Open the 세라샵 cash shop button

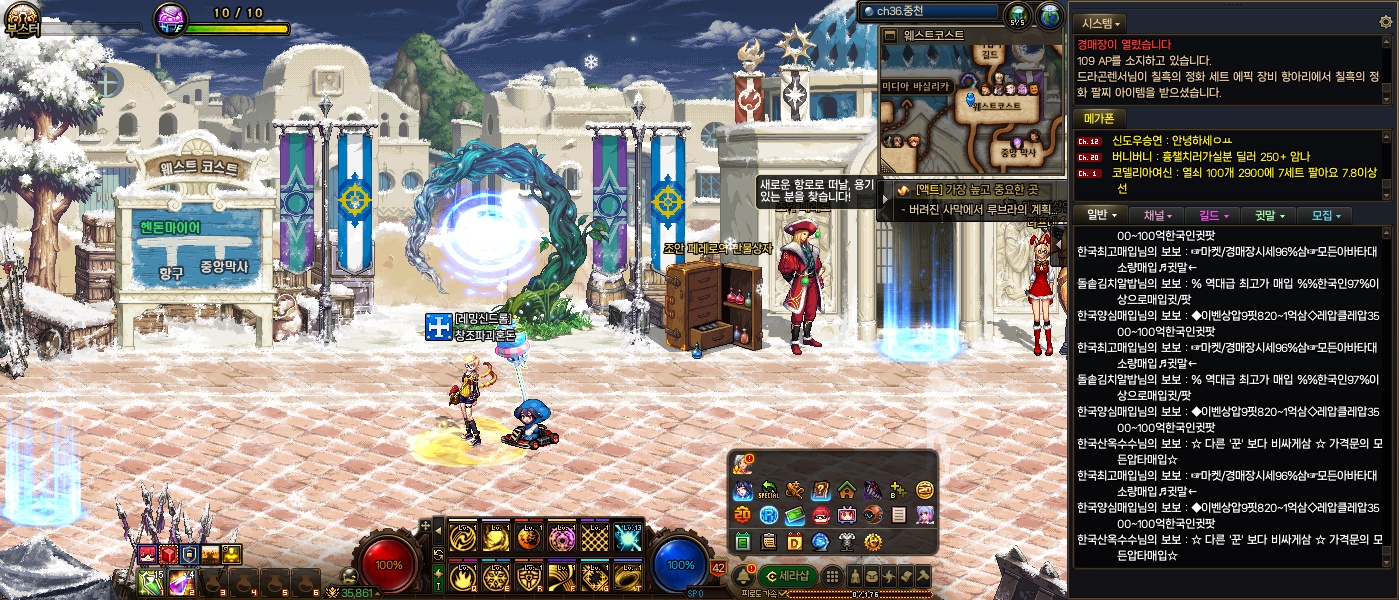787,576
